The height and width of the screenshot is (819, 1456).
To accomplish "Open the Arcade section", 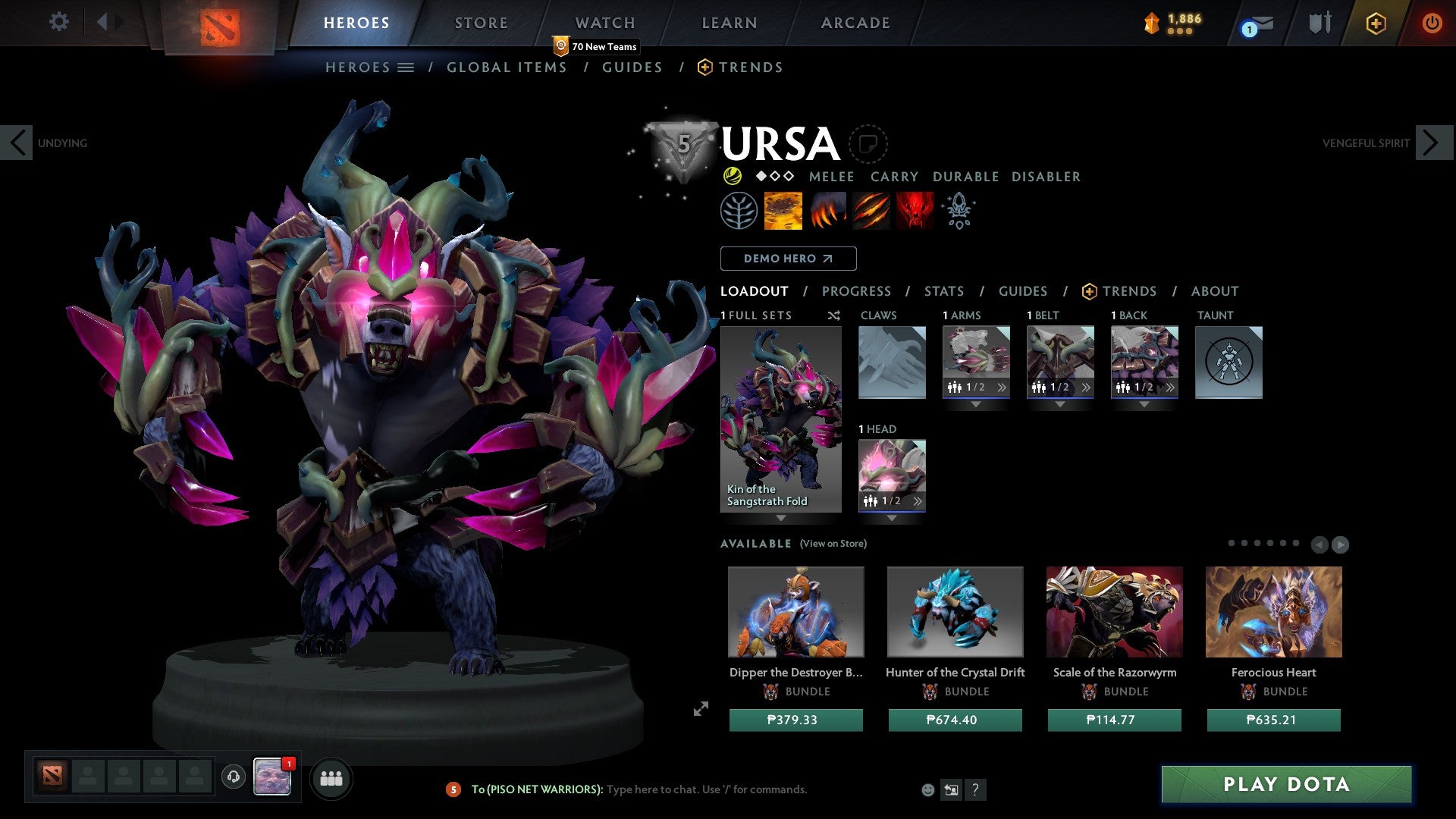I will 855,23.
